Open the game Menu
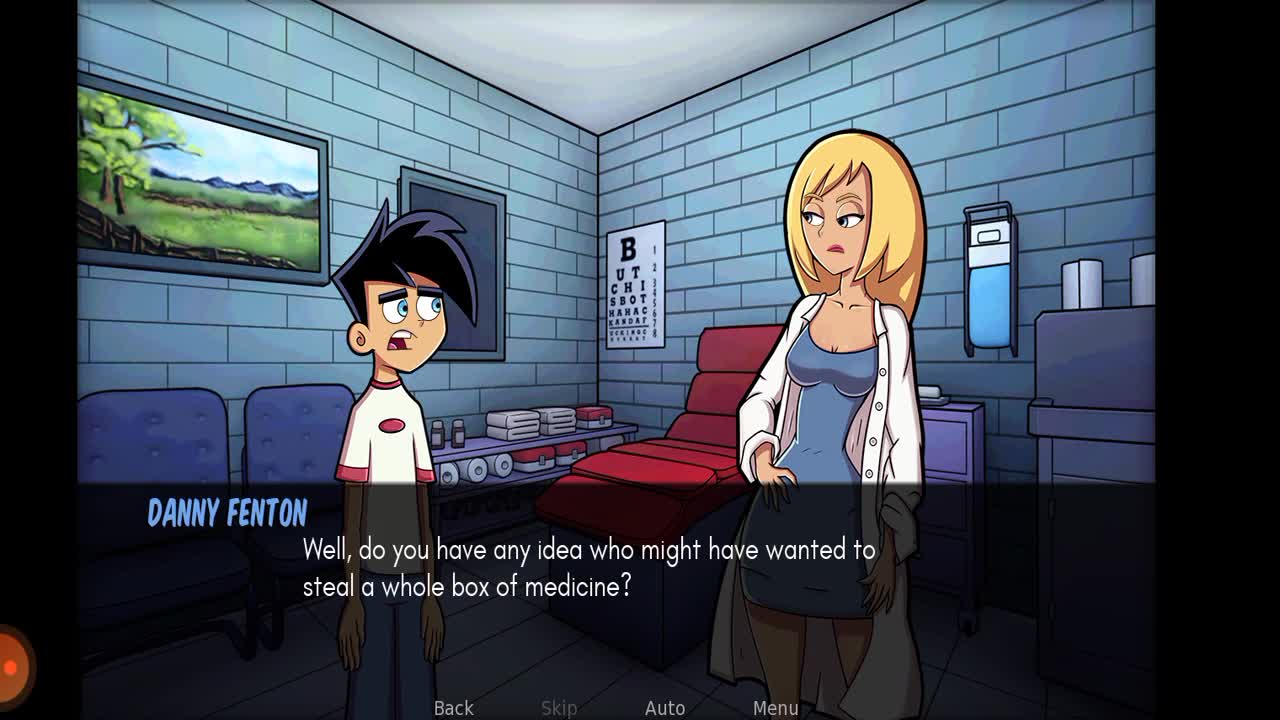Image resolution: width=1280 pixels, height=720 pixels. (x=776, y=708)
